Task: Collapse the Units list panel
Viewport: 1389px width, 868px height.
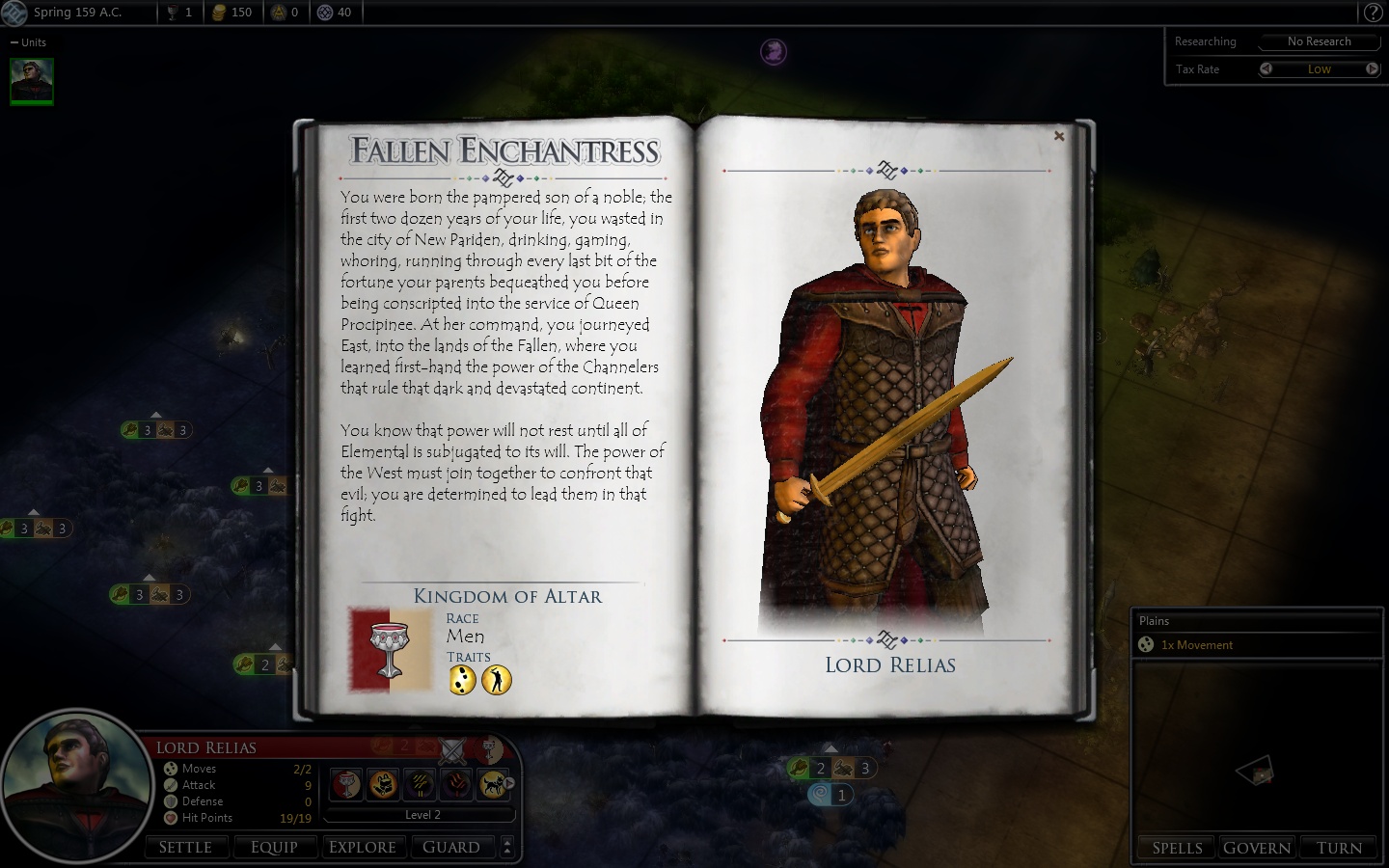Action: pyautogui.click(x=14, y=42)
